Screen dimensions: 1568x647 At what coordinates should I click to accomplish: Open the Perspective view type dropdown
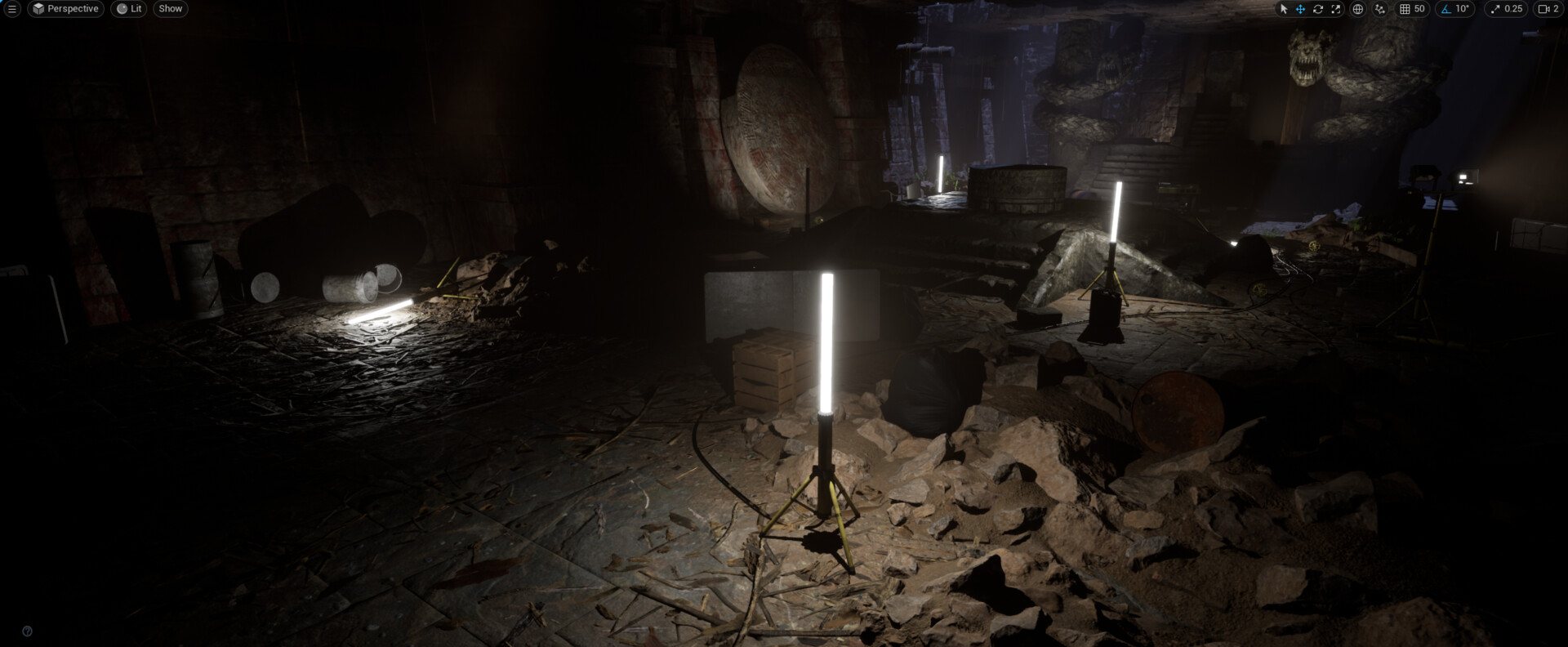tap(65, 9)
